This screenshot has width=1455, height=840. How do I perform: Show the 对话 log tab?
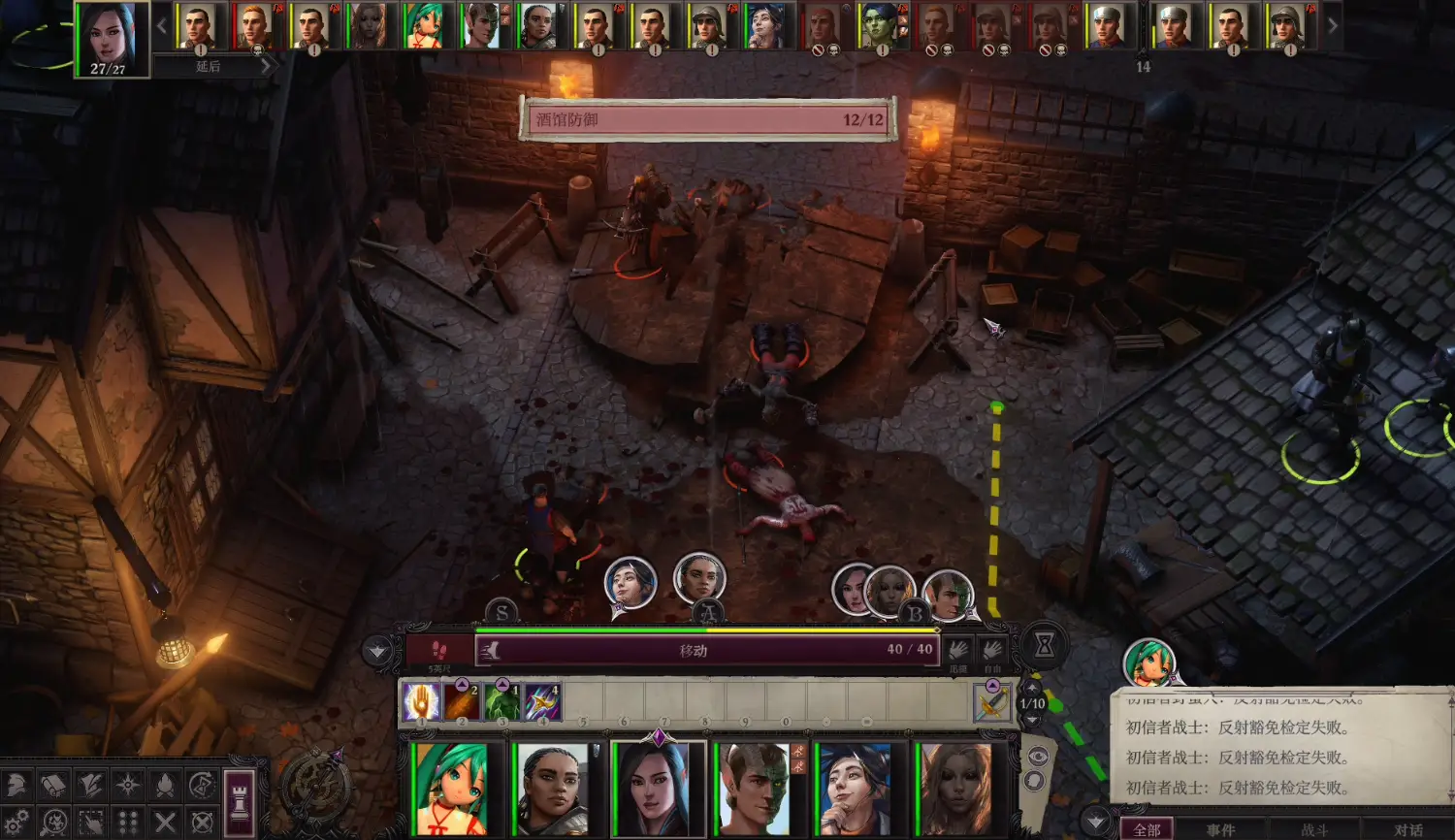tap(1408, 829)
